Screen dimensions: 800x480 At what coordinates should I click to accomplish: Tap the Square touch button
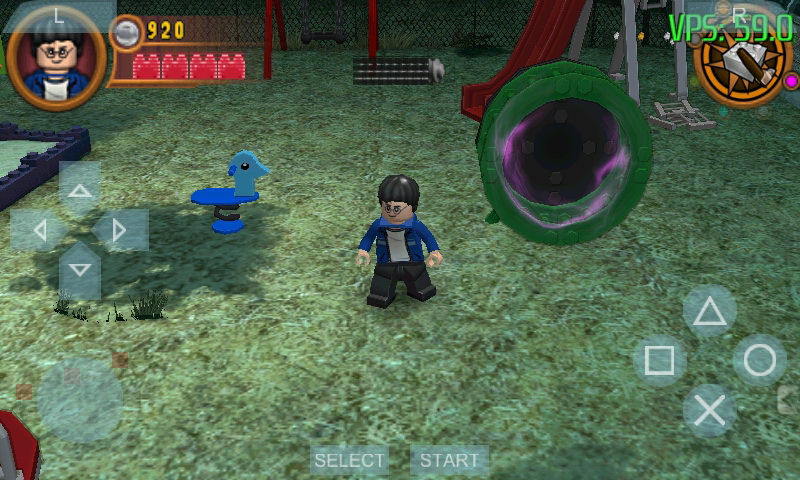659,361
